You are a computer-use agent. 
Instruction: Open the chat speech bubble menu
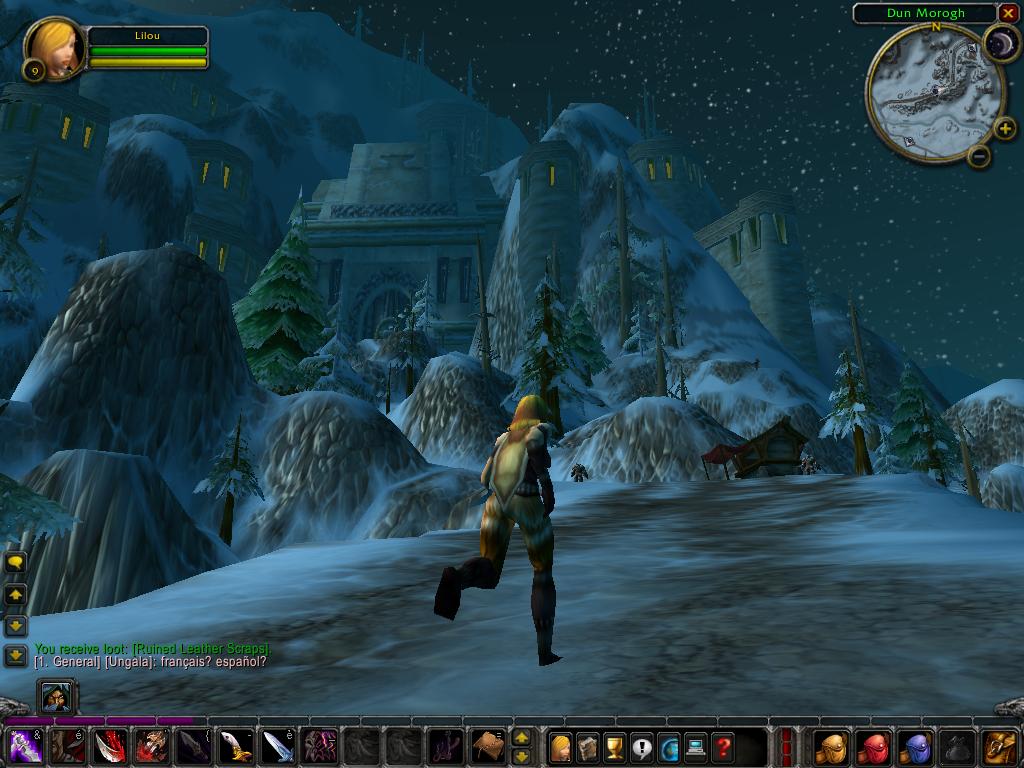(15, 563)
